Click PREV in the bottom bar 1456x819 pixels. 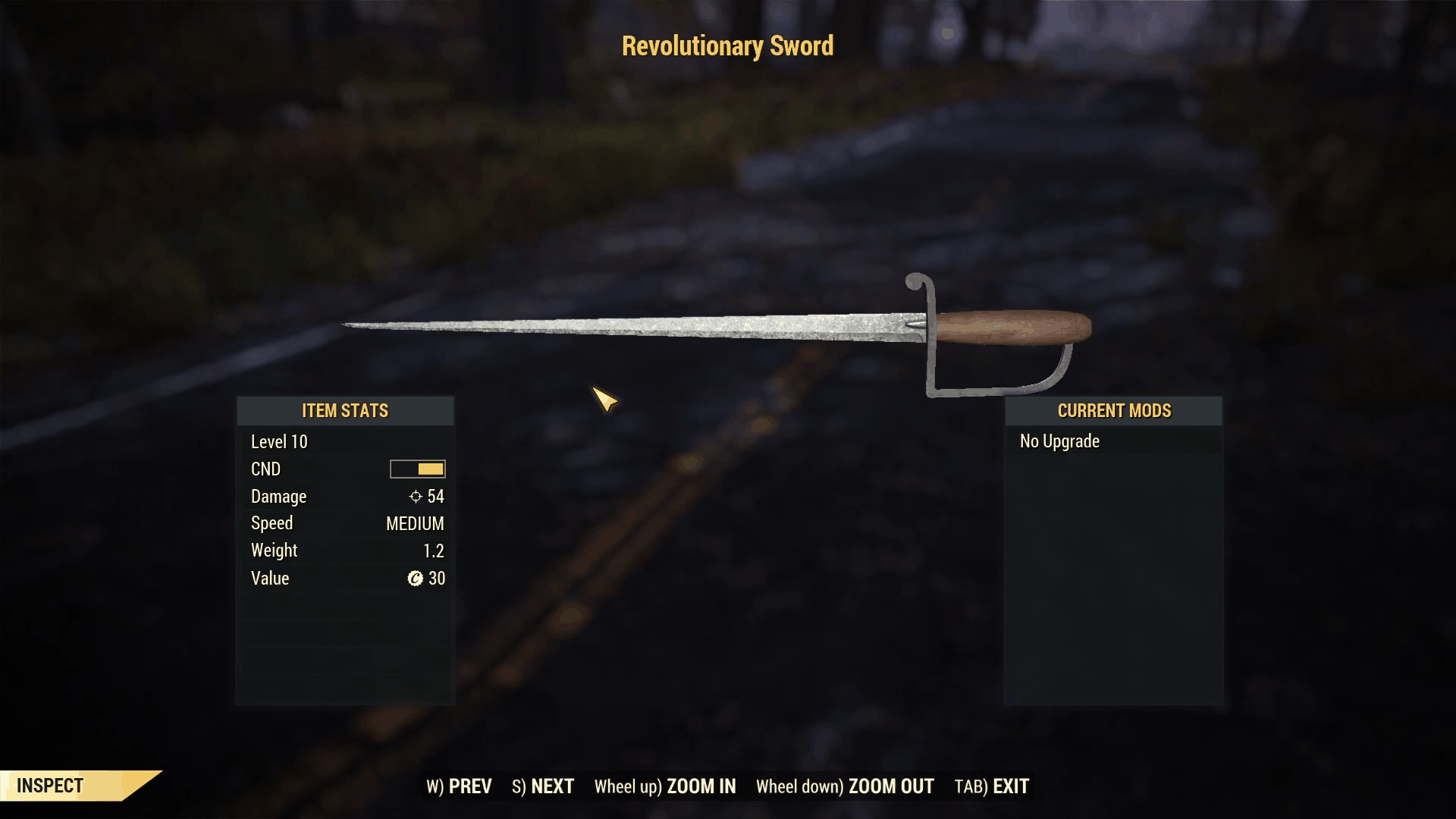tap(471, 786)
